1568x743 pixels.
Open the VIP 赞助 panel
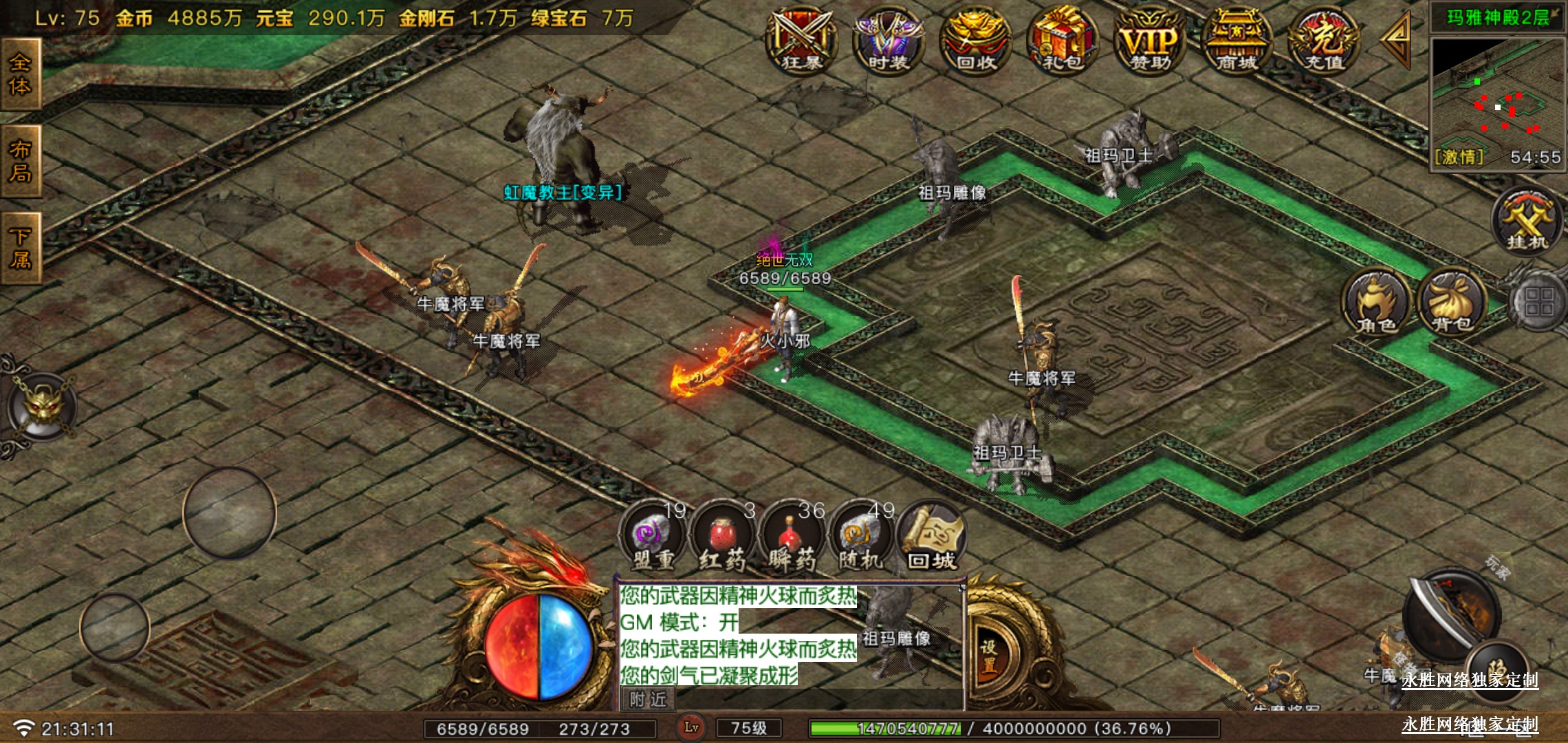pos(1150,41)
